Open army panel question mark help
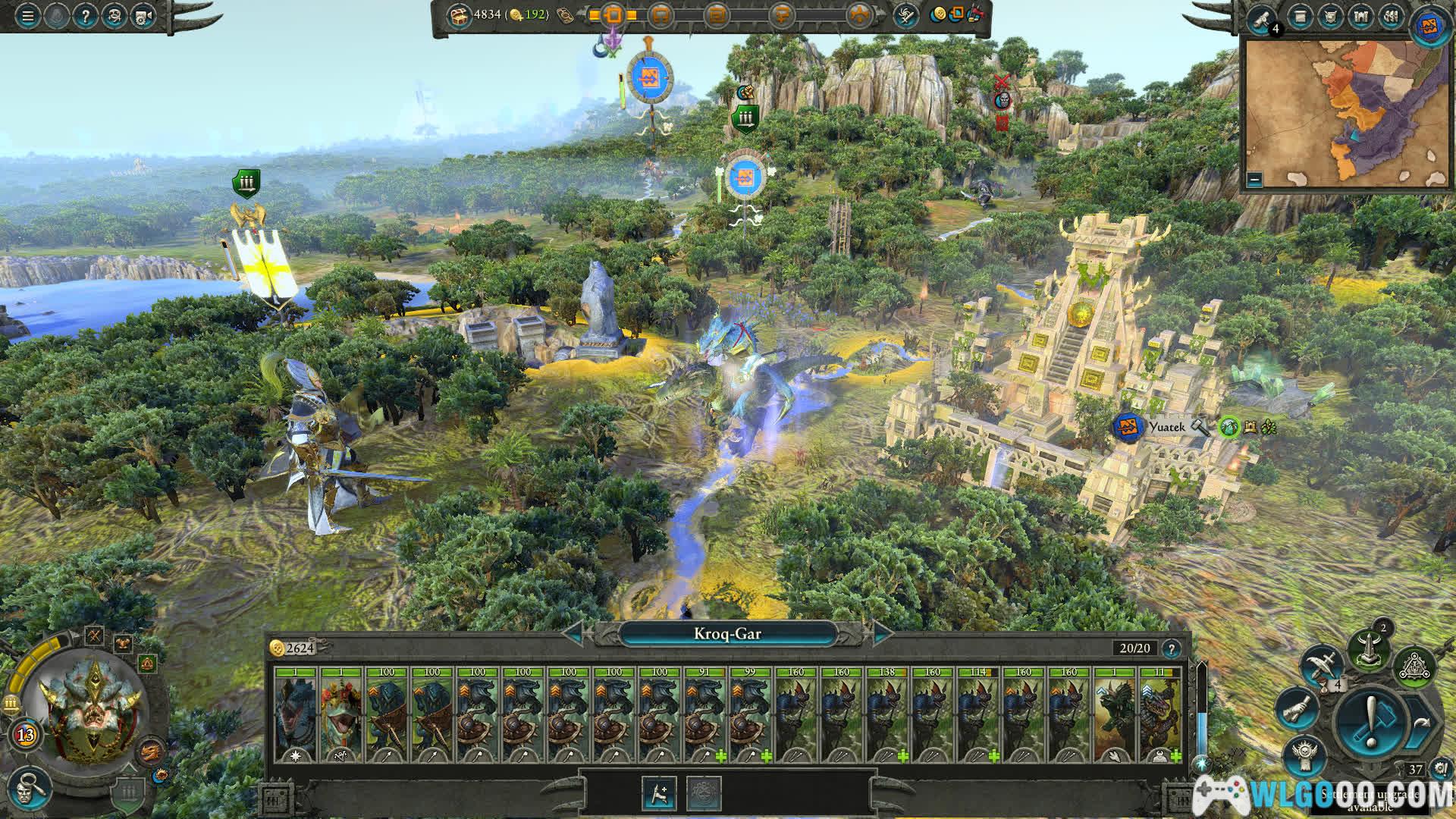 (x=1172, y=648)
